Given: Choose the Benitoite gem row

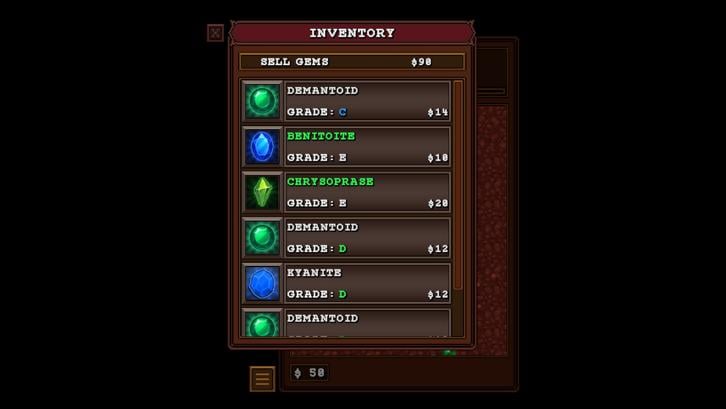Looking at the screenshot, I should coord(346,147).
